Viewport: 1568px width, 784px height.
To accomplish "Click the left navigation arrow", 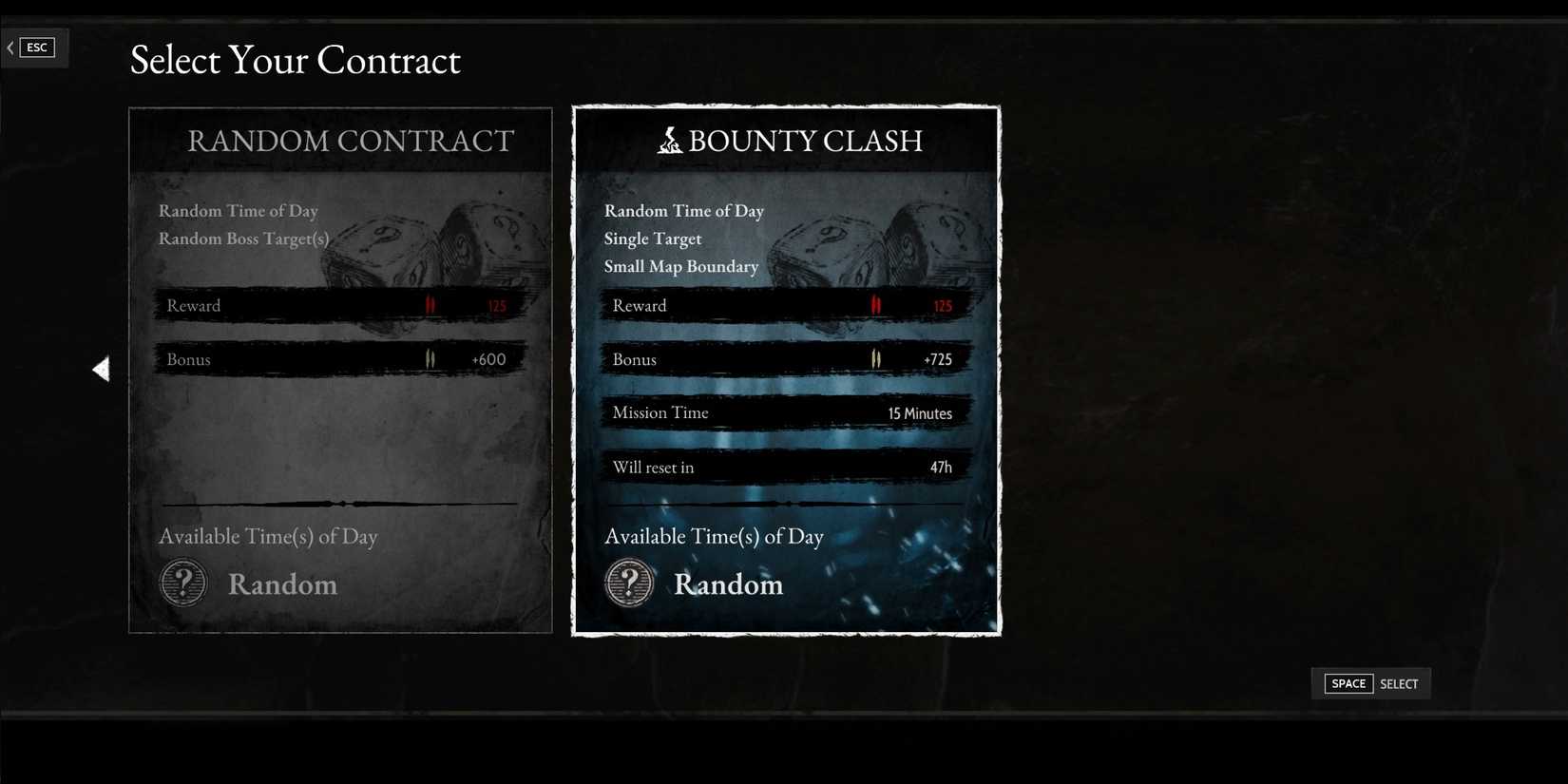I will [x=102, y=369].
